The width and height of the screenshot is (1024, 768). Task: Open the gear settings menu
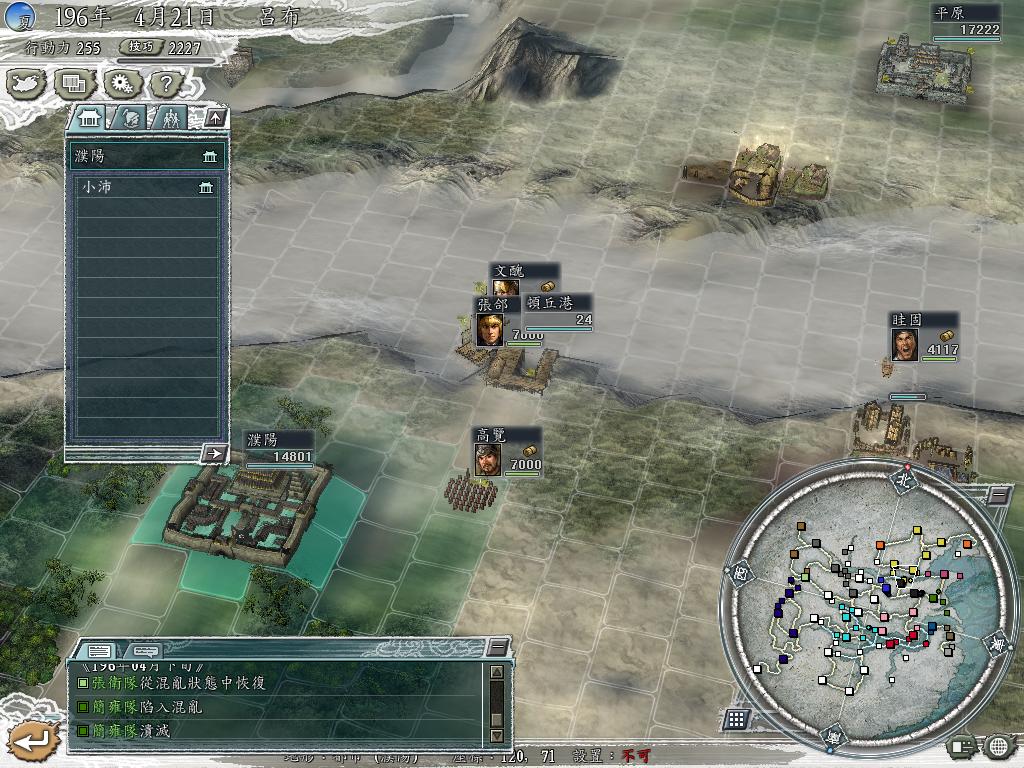click(120, 84)
